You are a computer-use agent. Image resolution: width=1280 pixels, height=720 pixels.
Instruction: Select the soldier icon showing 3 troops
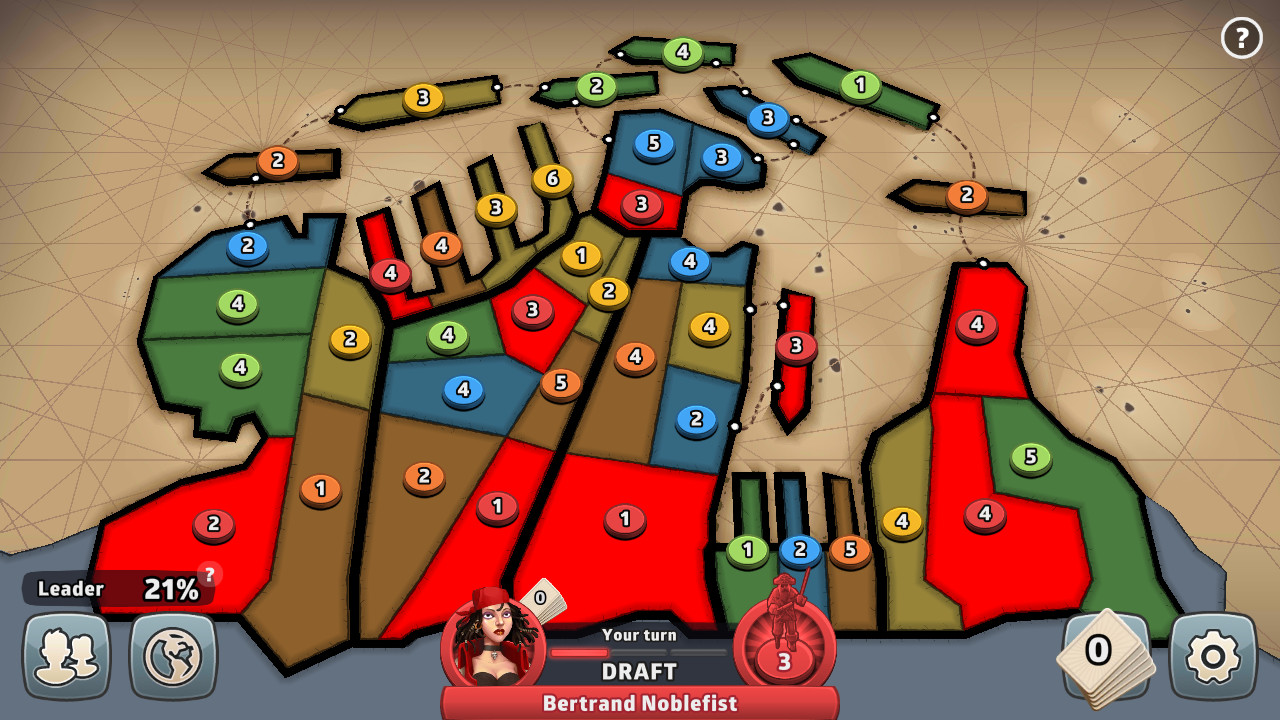(x=786, y=645)
